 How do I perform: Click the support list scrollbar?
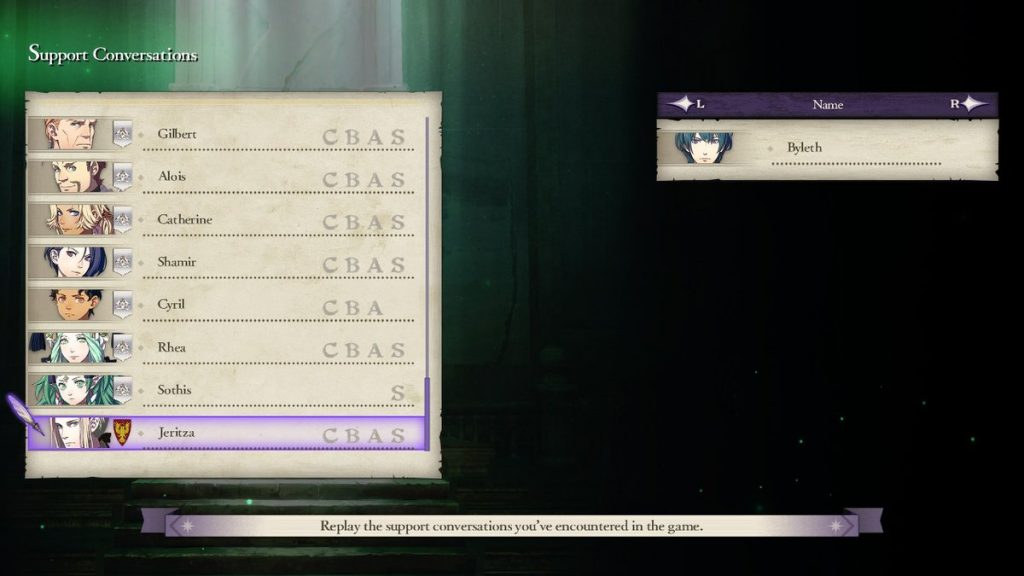pyautogui.click(x=427, y=280)
